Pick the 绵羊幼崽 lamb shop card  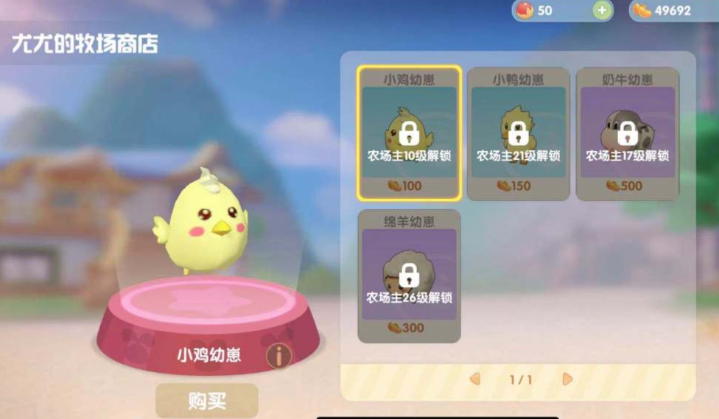[x=409, y=275]
